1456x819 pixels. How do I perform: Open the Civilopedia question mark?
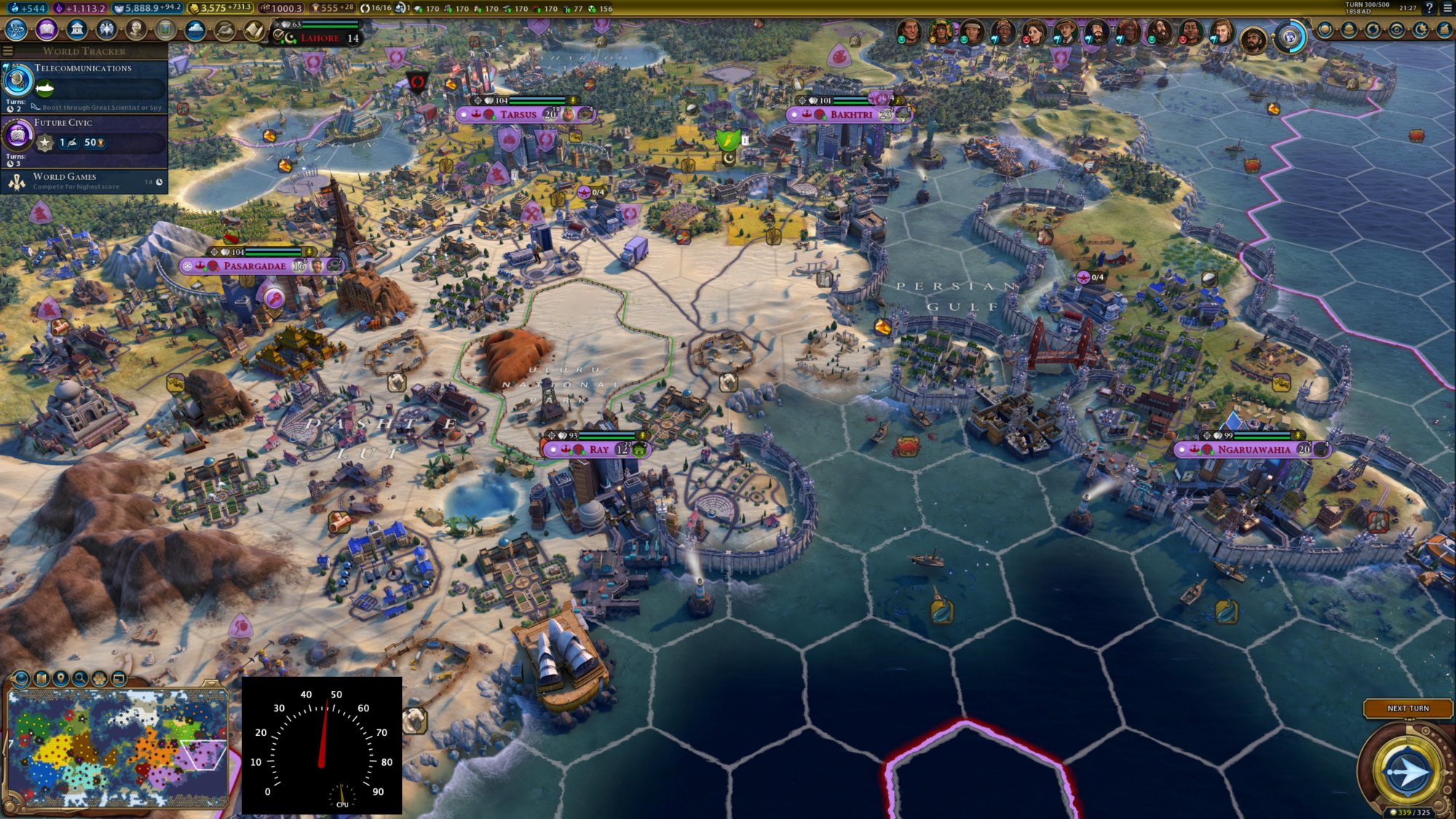(1430, 9)
